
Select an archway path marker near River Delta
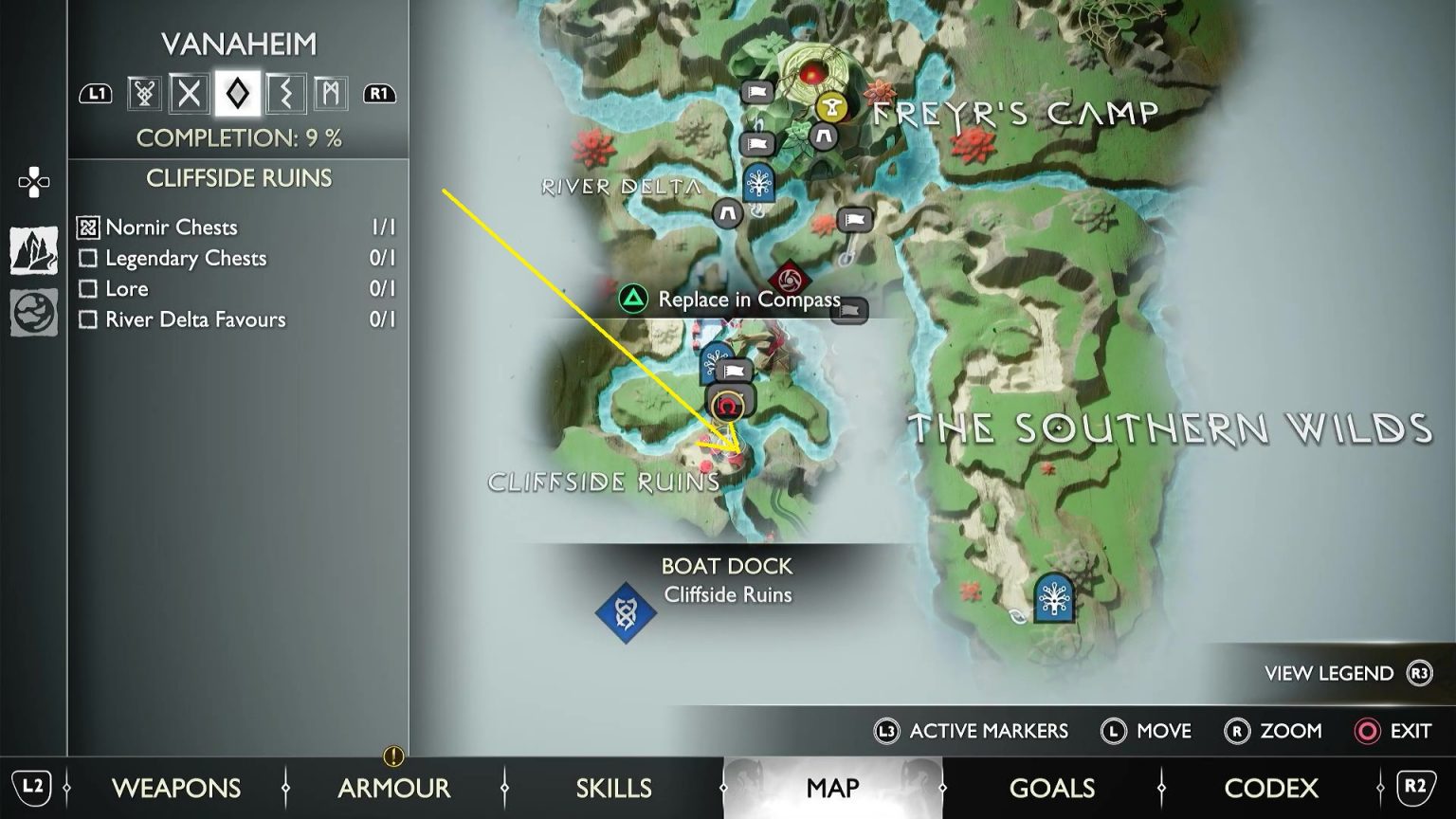pos(726,213)
